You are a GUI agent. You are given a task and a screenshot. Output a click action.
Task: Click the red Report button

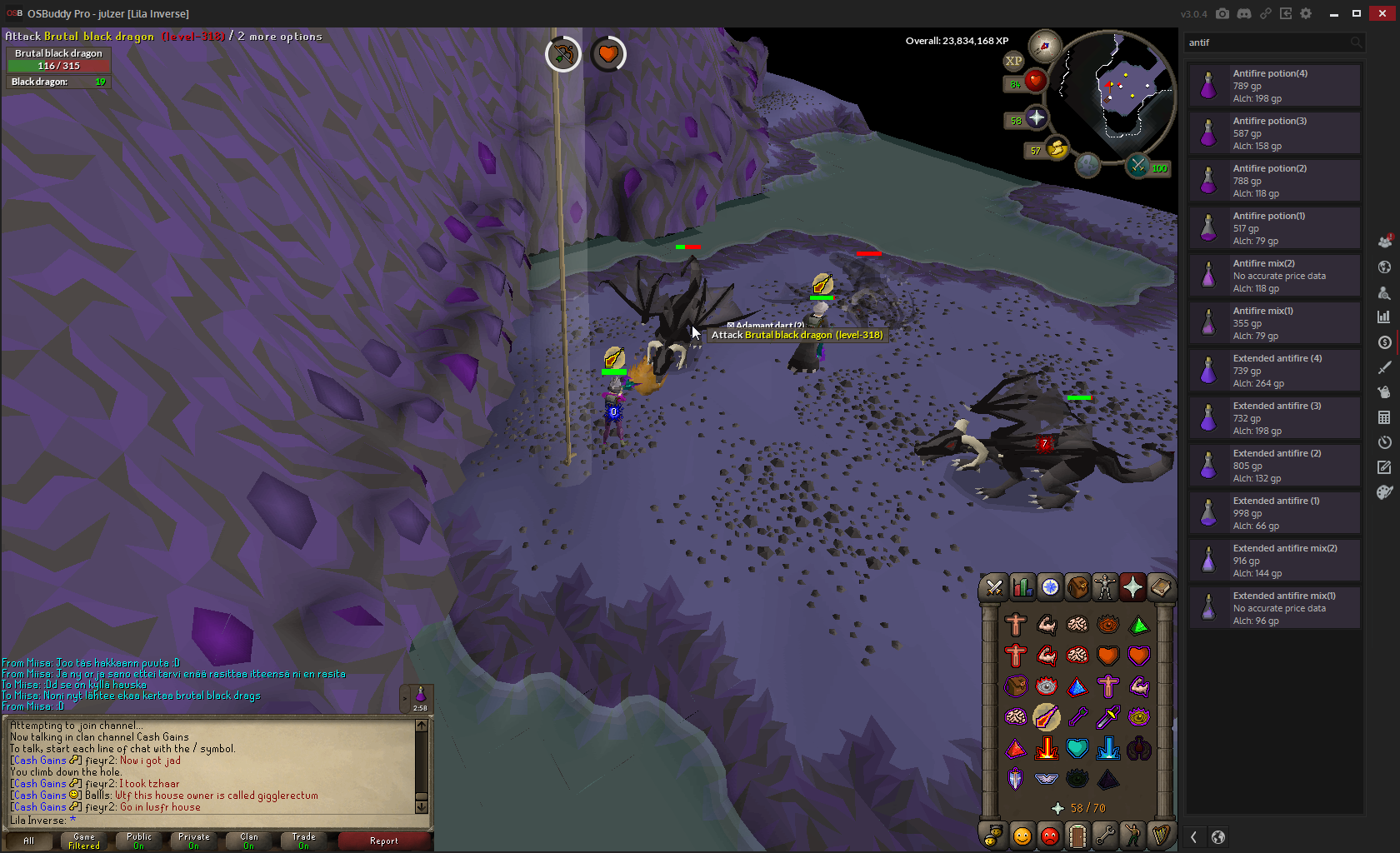pyautogui.click(x=384, y=841)
